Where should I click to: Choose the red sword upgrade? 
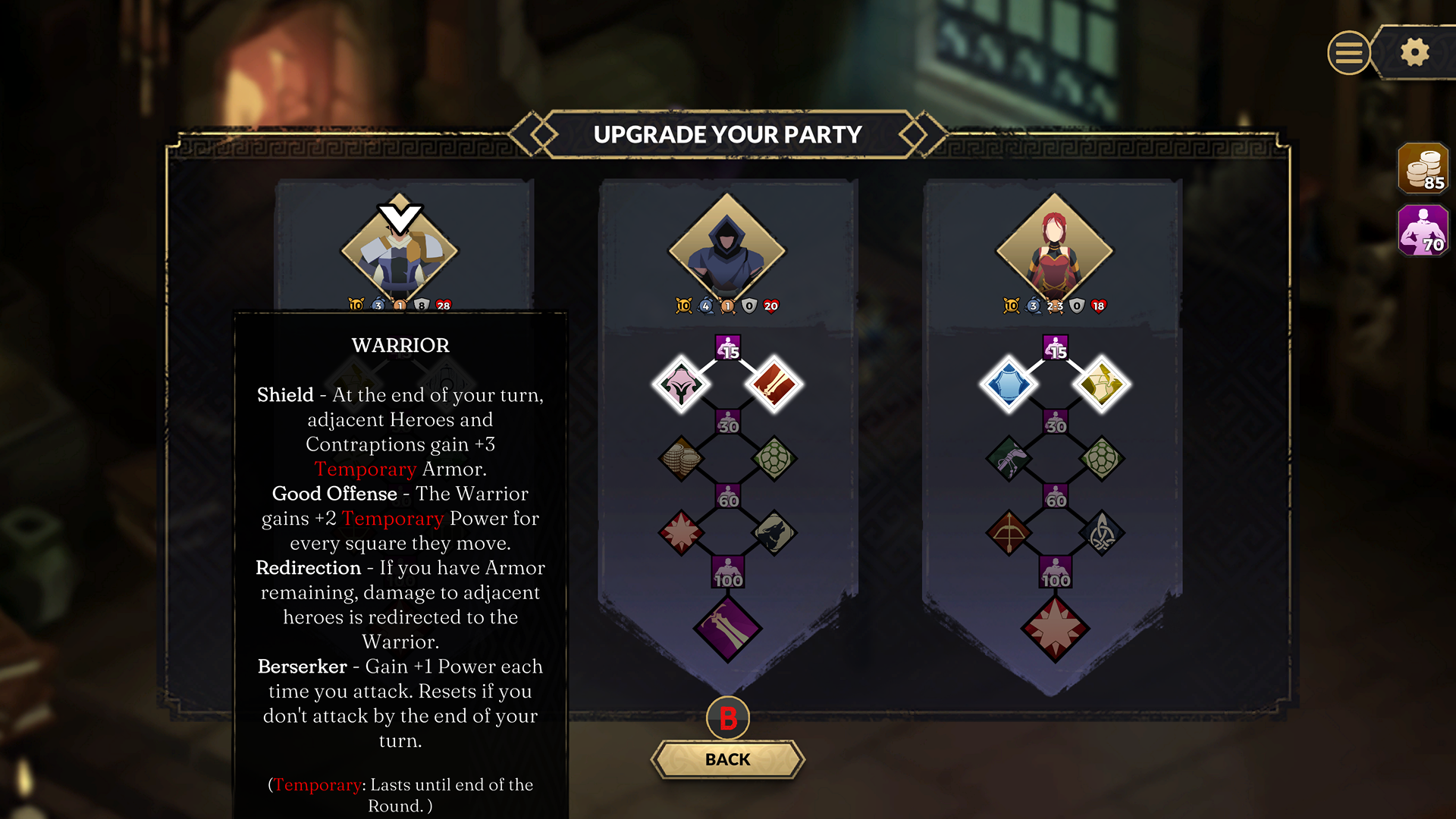point(773,384)
